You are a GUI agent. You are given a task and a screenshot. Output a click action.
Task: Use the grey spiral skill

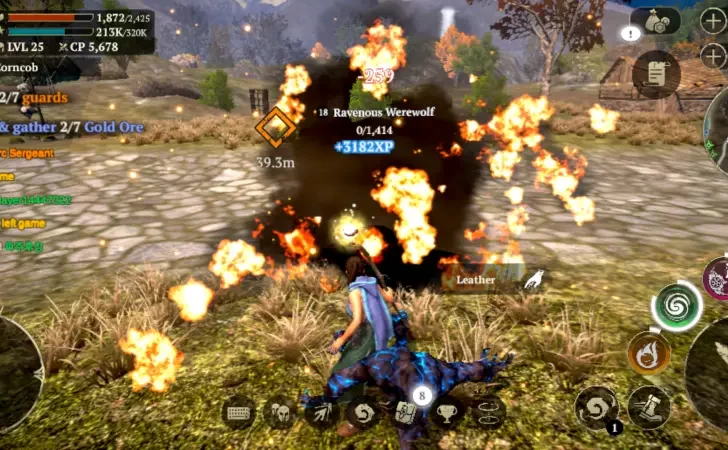[x=597, y=407]
